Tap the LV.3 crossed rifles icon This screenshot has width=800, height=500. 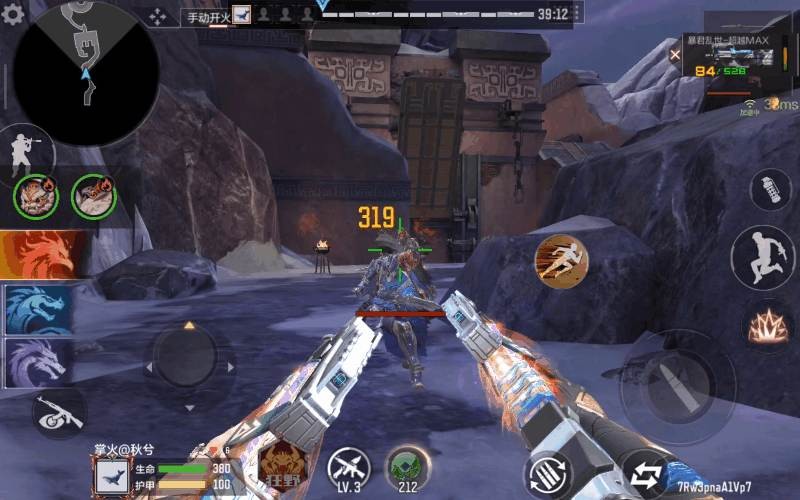[x=349, y=467]
